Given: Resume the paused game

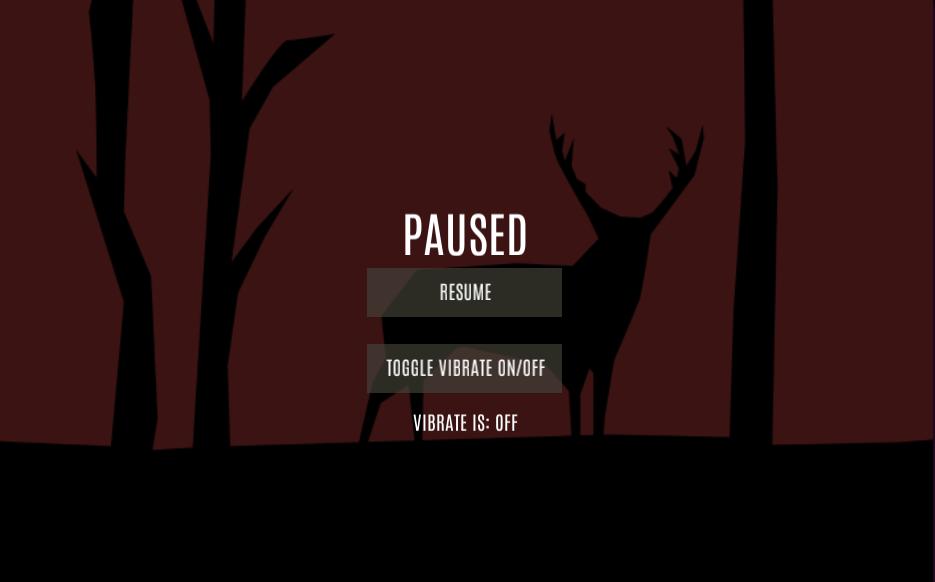Looking at the screenshot, I should click(x=464, y=292).
